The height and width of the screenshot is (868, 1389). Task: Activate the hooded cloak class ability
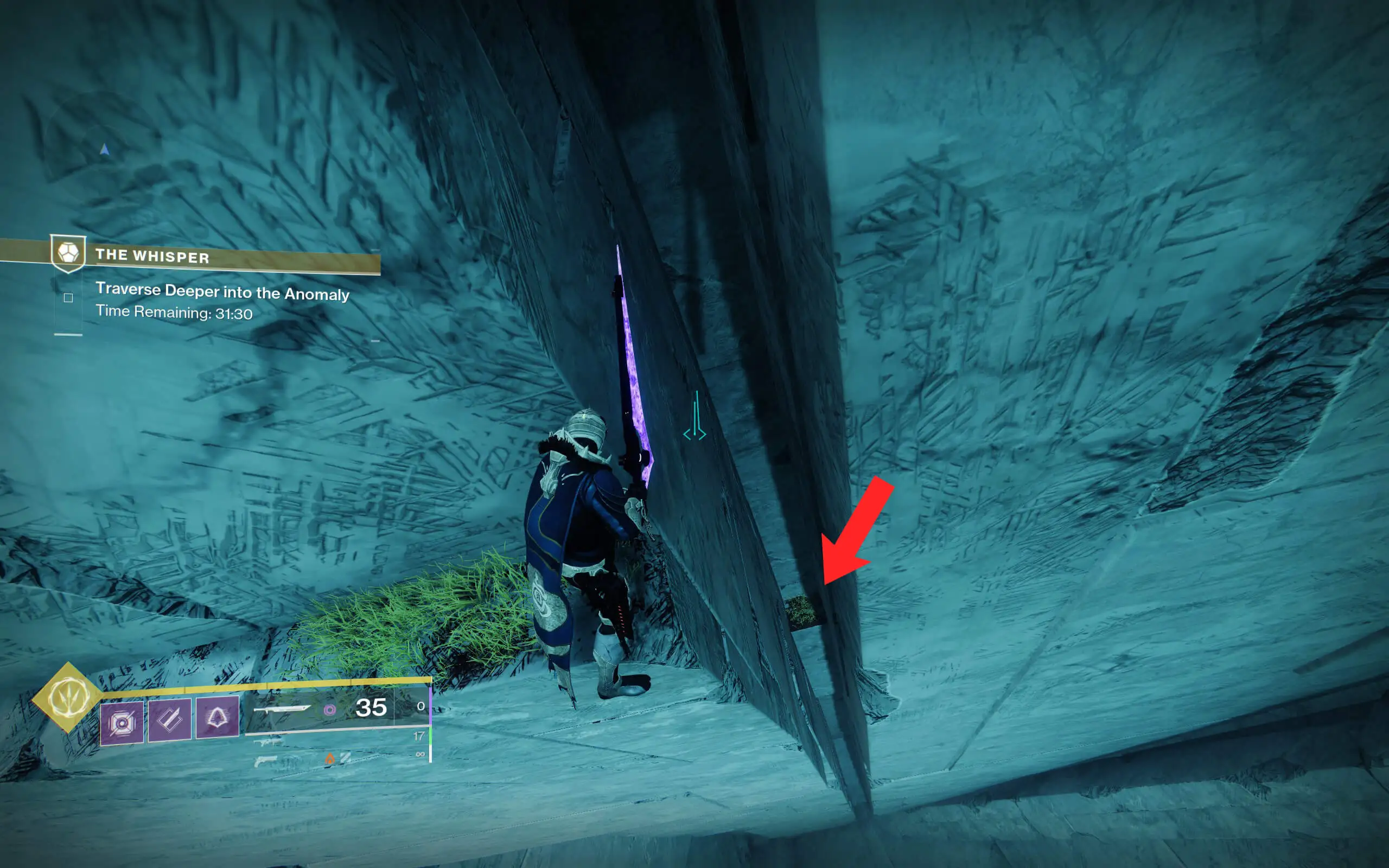point(217,718)
